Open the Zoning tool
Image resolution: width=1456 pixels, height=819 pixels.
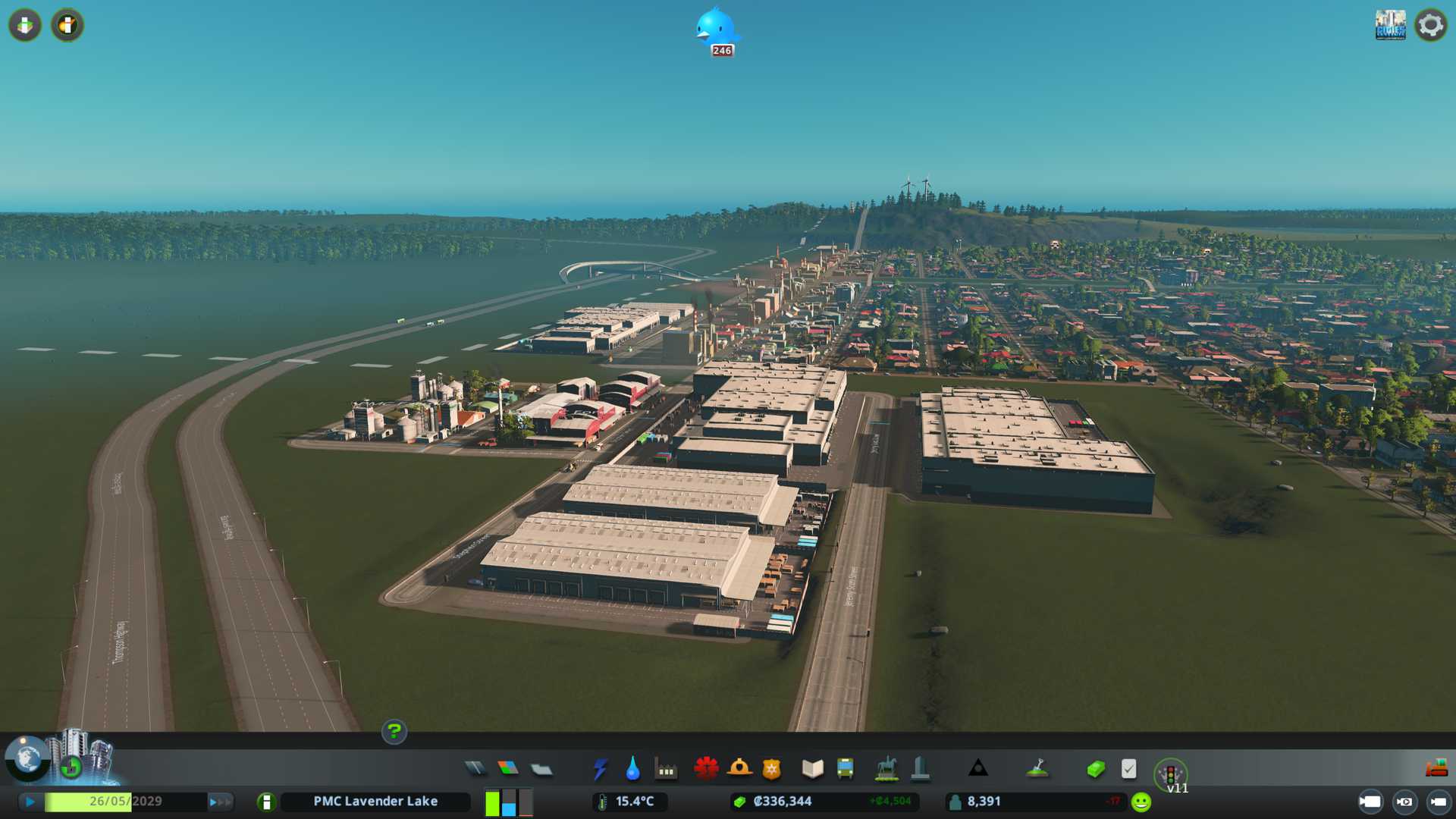tap(508, 769)
